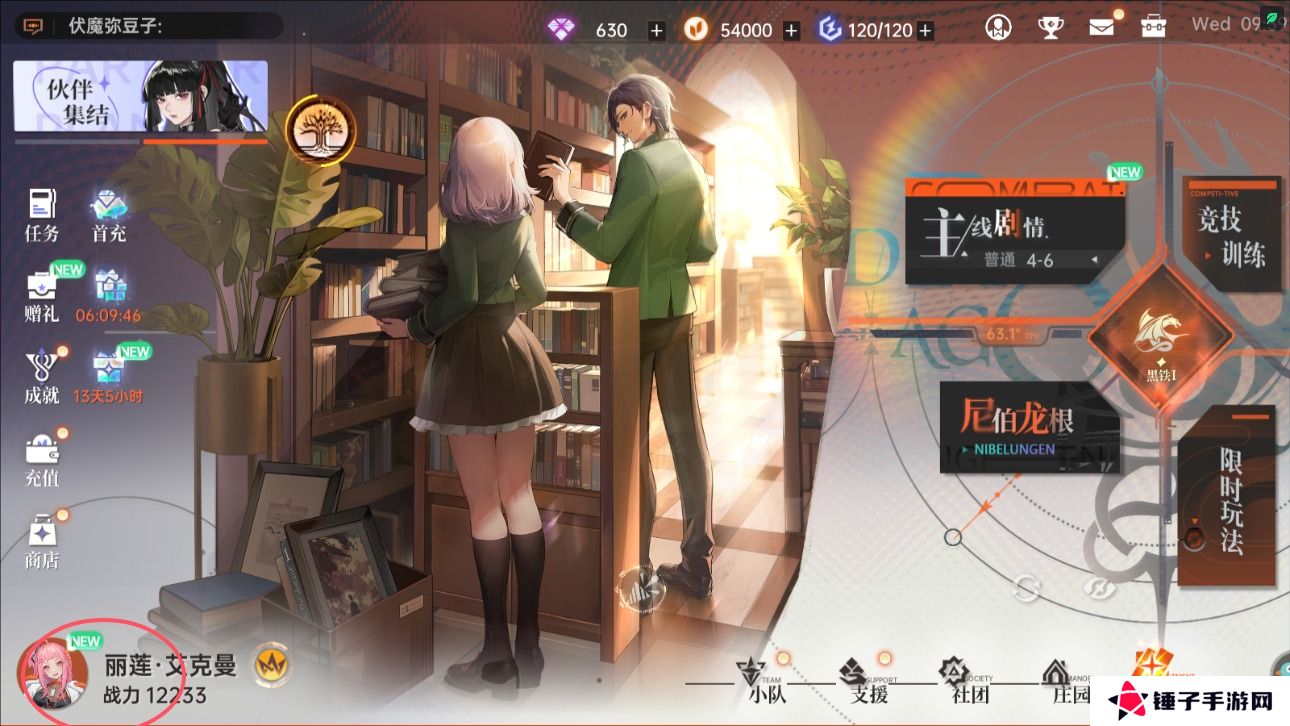Open the trophy ranking icon
The width and height of the screenshot is (1290, 726).
pos(1050,27)
